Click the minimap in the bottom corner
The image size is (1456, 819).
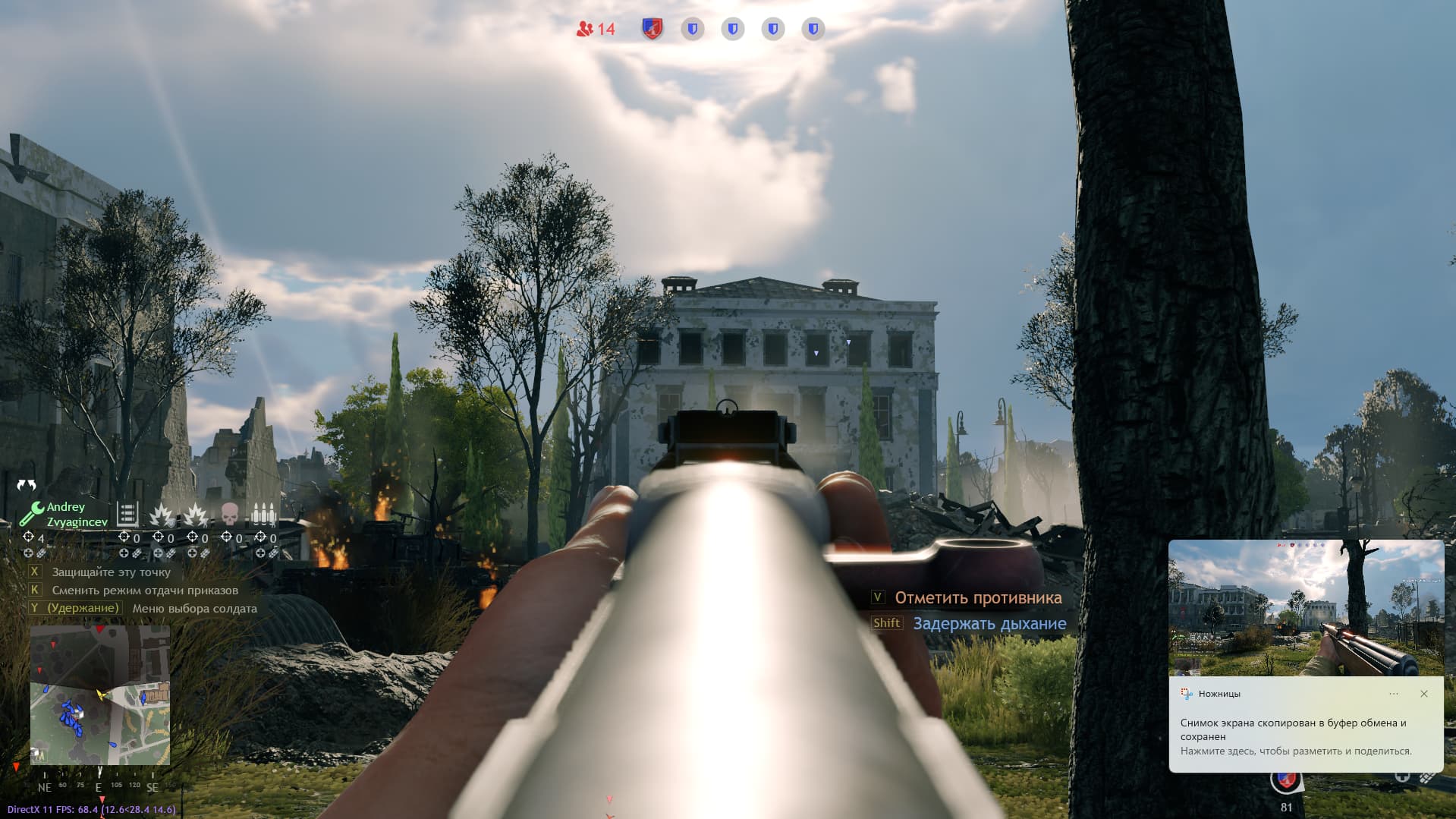[x=99, y=695]
